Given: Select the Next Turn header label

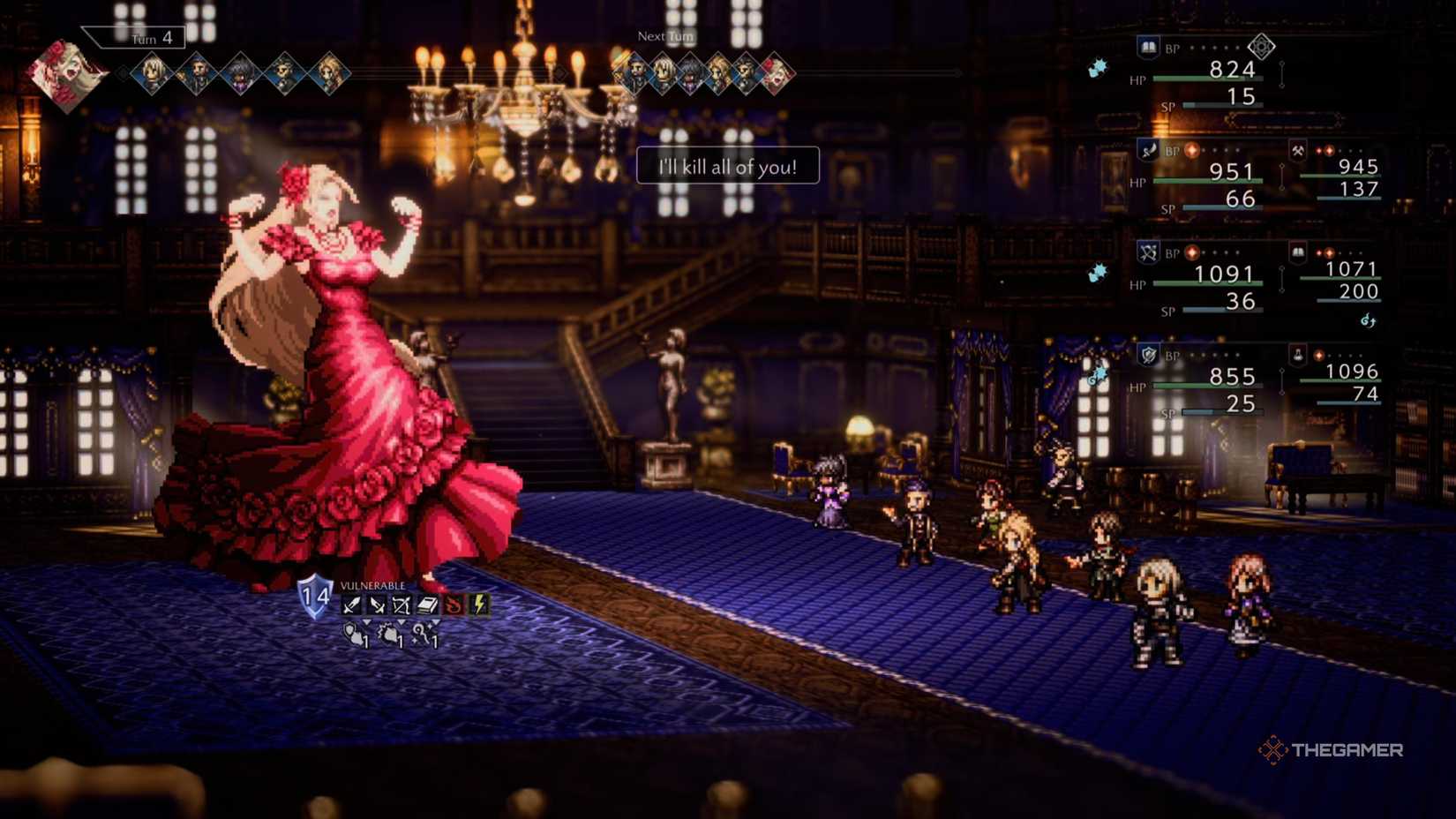Looking at the screenshot, I should pyautogui.click(x=664, y=37).
